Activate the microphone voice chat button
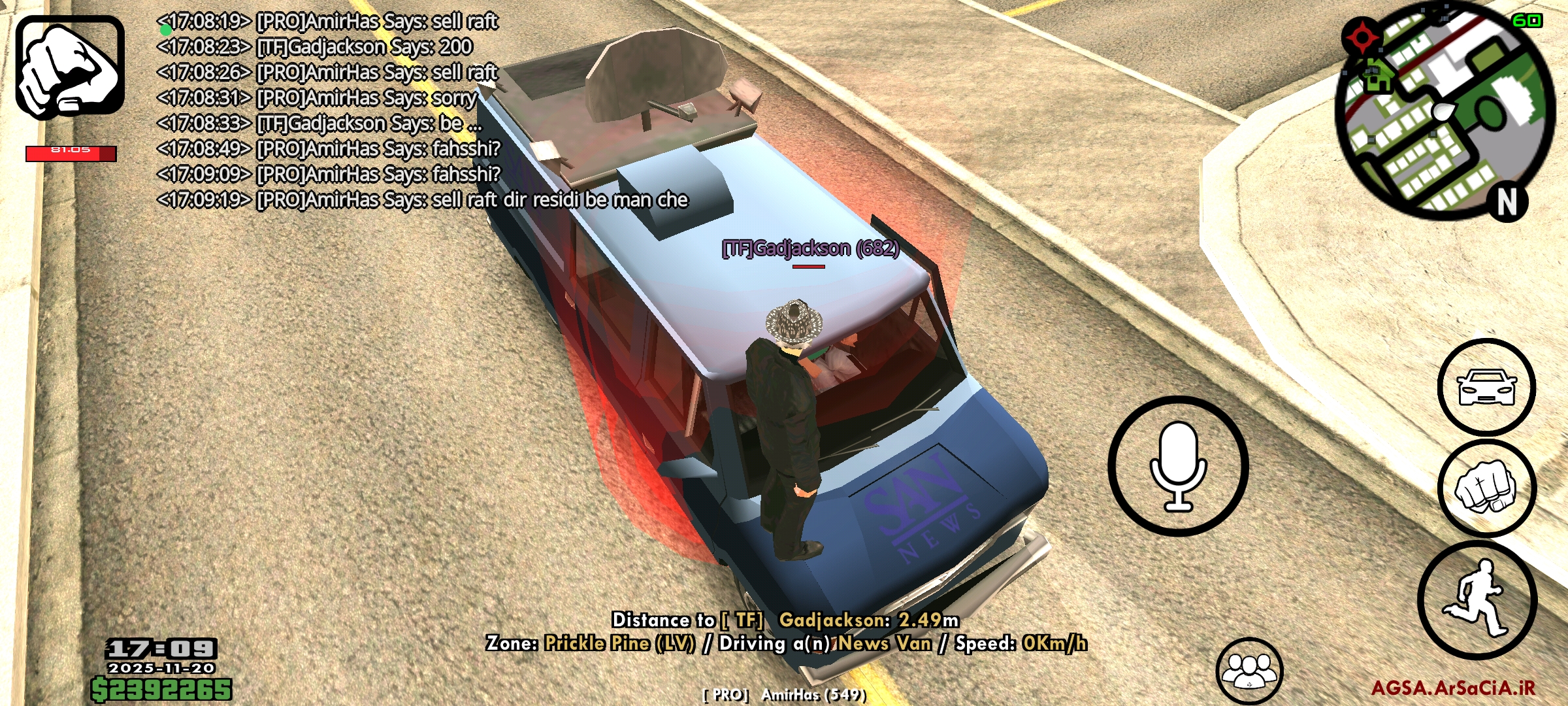 (1178, 466)
